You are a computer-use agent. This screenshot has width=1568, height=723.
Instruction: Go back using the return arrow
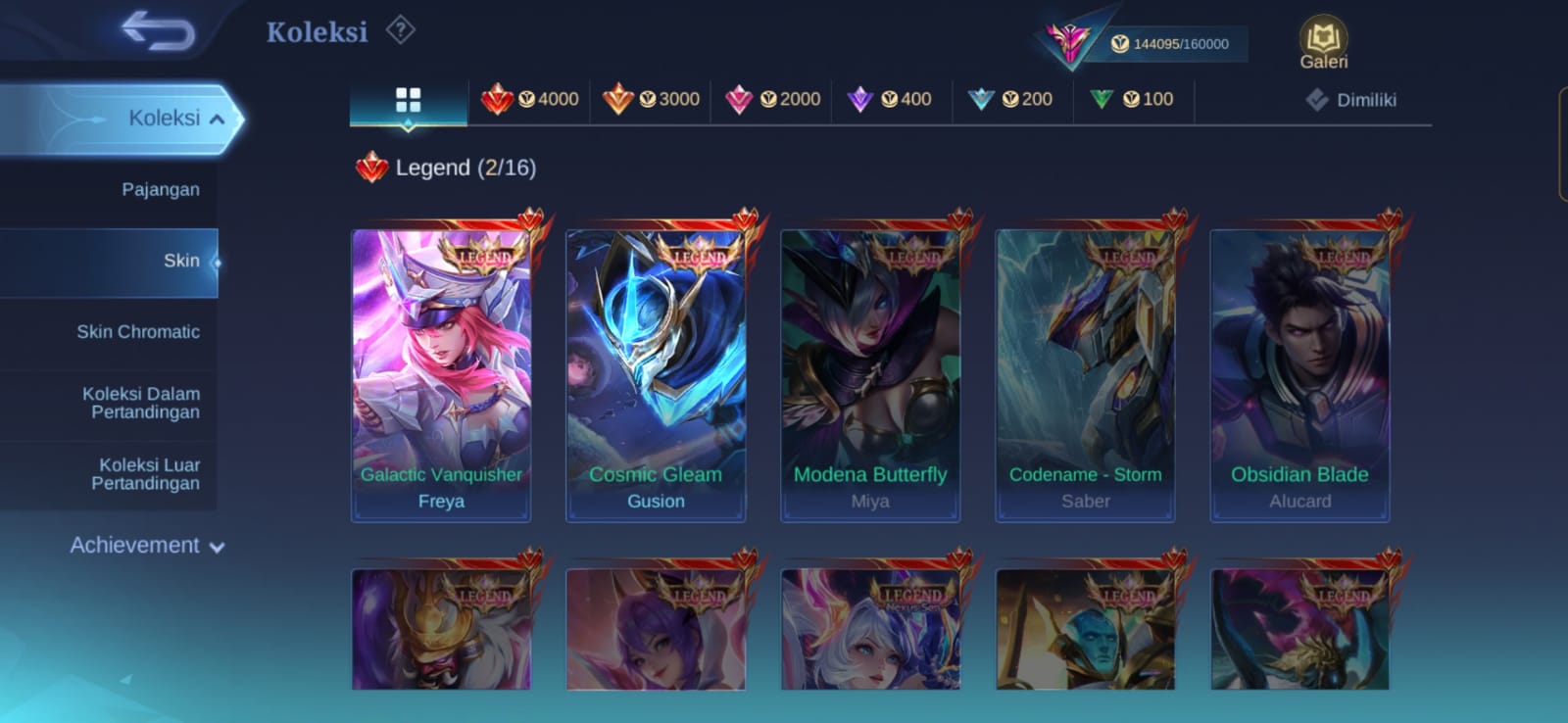click(x=157, y=30)
